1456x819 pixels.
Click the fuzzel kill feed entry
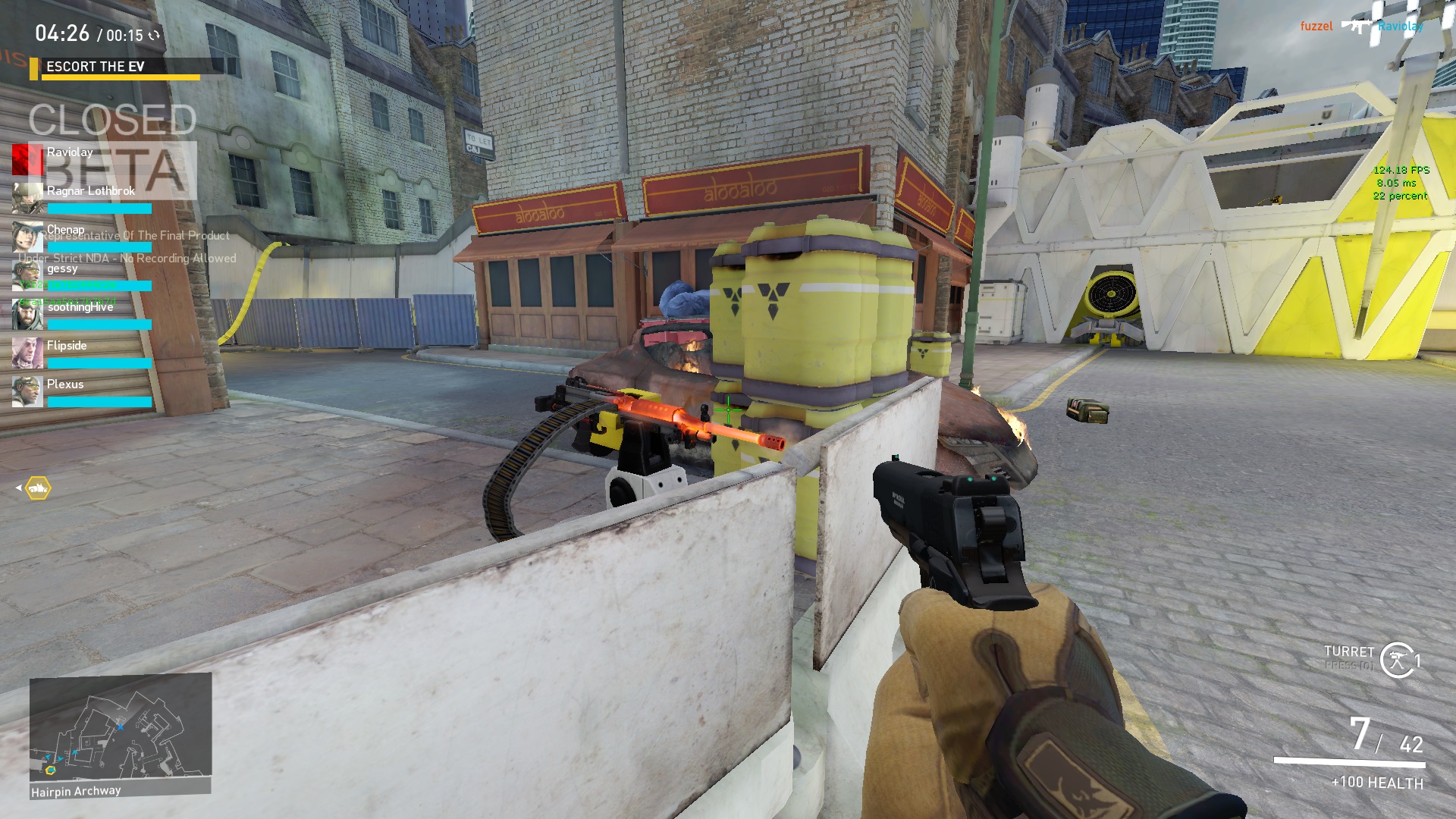click(x=1316, y=27)
